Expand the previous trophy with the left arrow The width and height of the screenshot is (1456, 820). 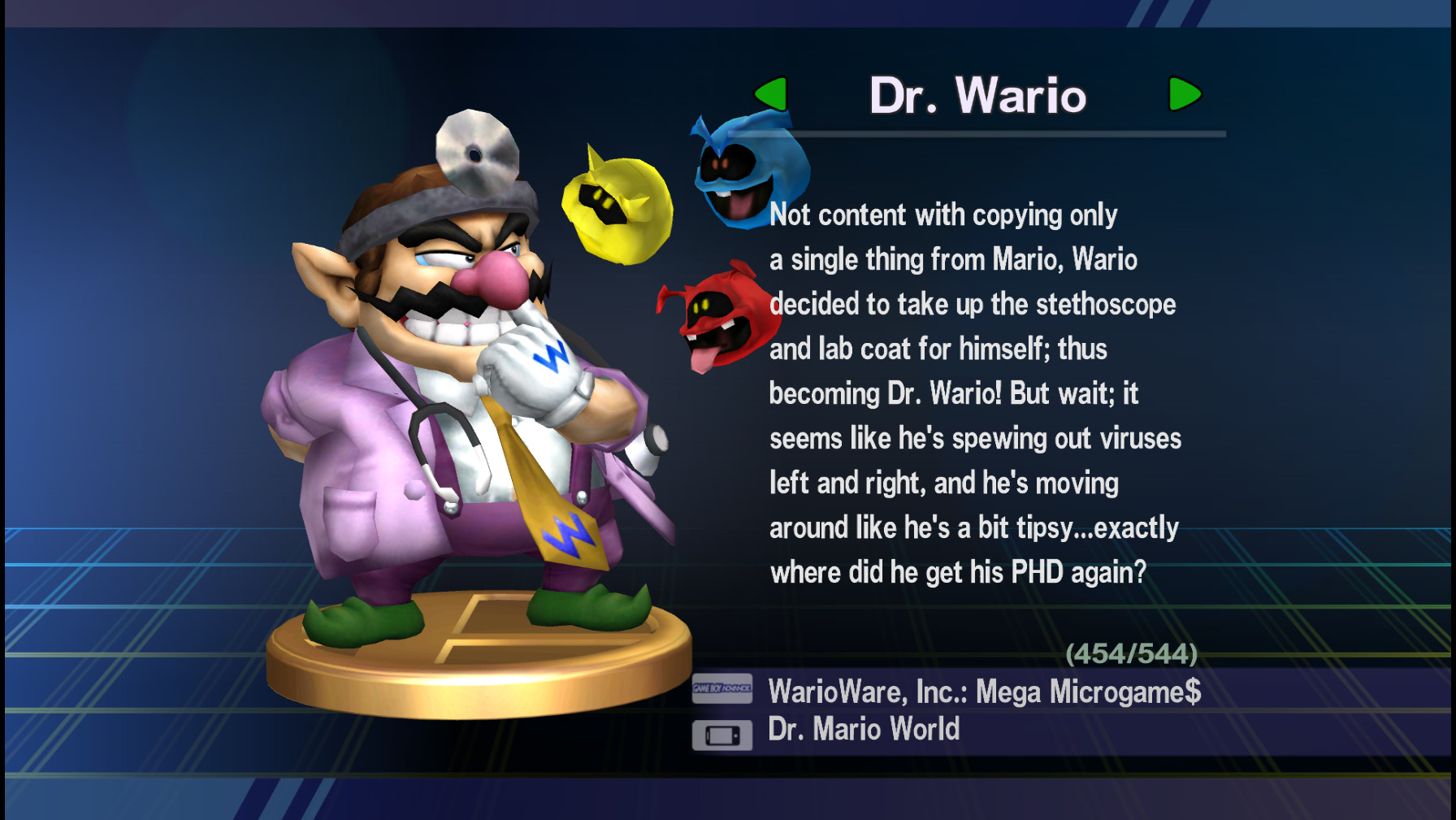pos(773,93)
